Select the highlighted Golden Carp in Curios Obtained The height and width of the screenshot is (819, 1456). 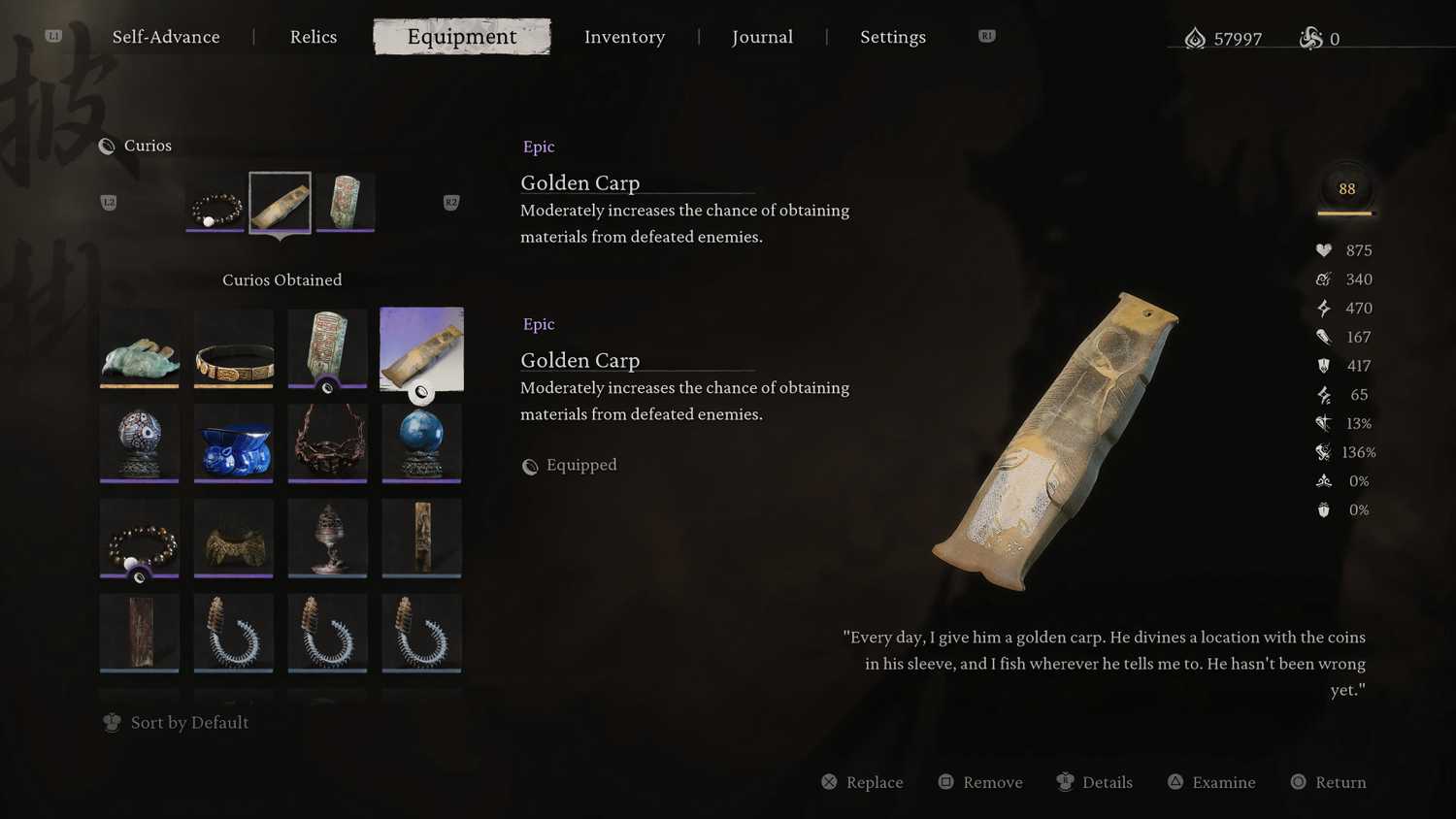[421, 349]
